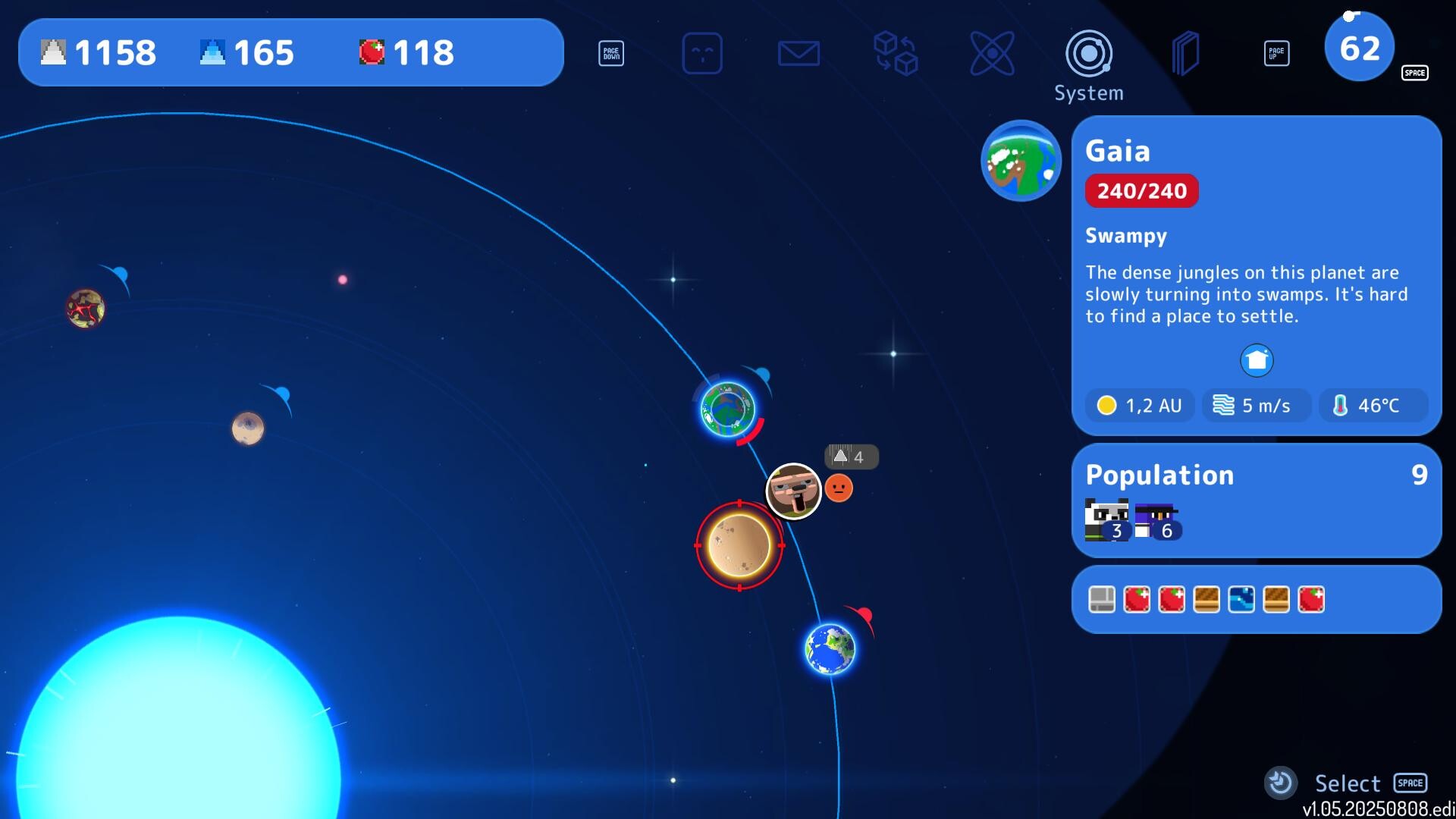This screenshot has height=819, width=1456.
Task: Click the stone resource icon showing 1158
Action: 53,52
